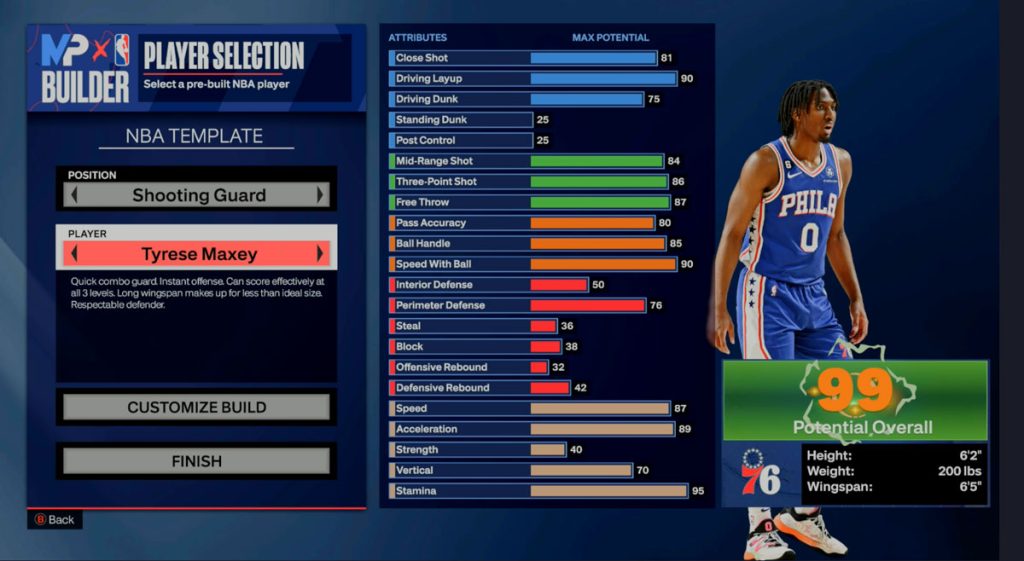Screen dimensions: 1024x561
Task: Click the right arrow on Position selector
Action: point(321,195)
